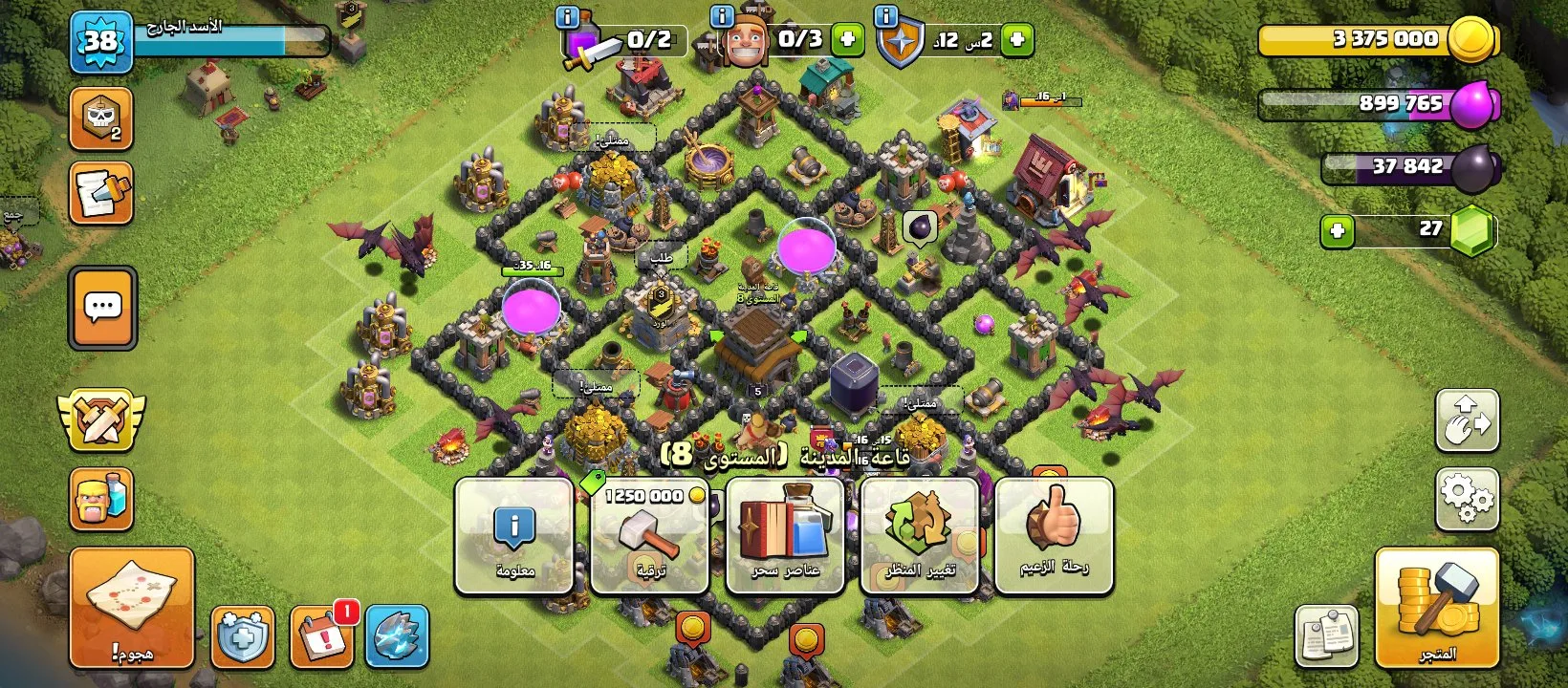
Task: Open the player level 38 profile badge
Action: coord(100,42)
